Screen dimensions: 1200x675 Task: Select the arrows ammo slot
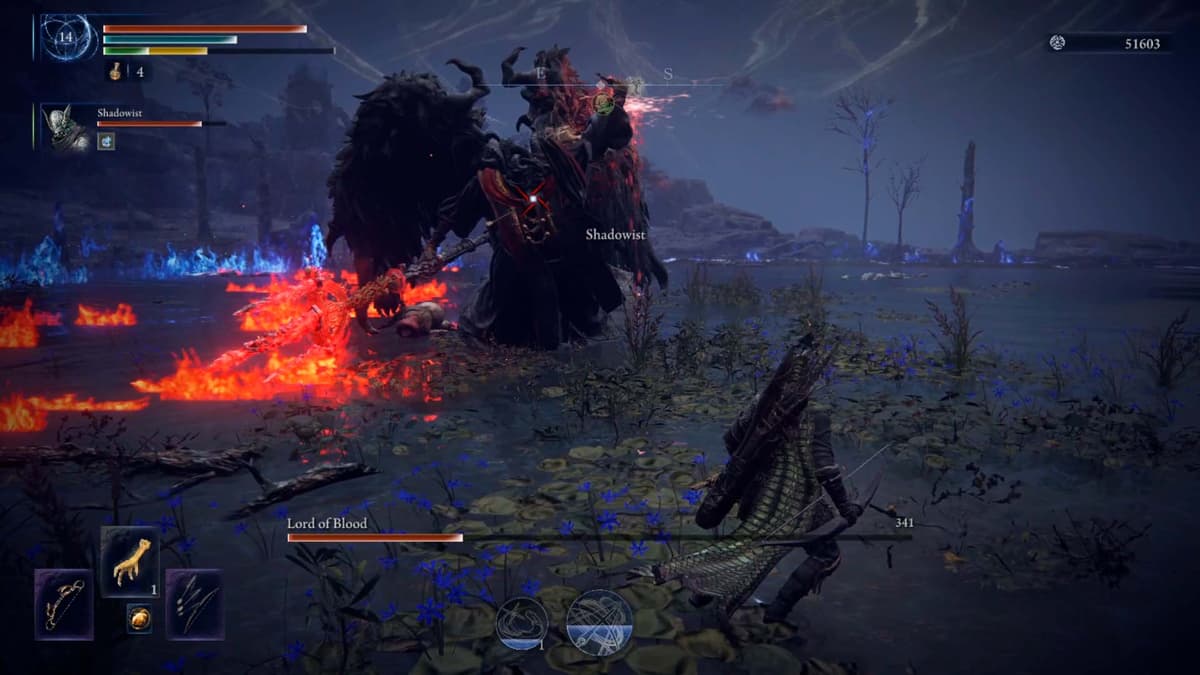pyautogui.click(x=194, y=604)
